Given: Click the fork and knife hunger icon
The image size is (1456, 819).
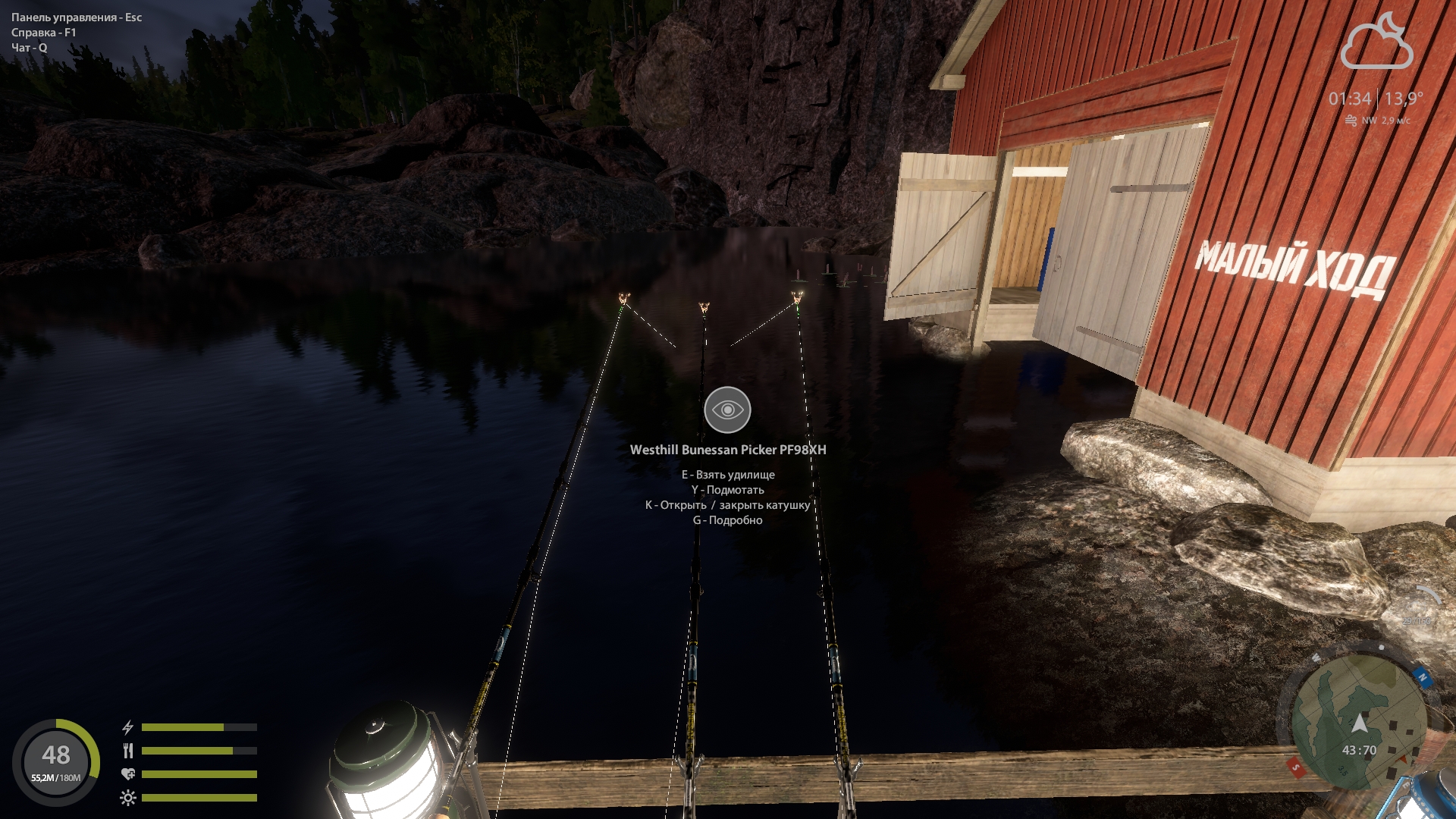Looking at the screenshot, I should (x=128, y=751).
